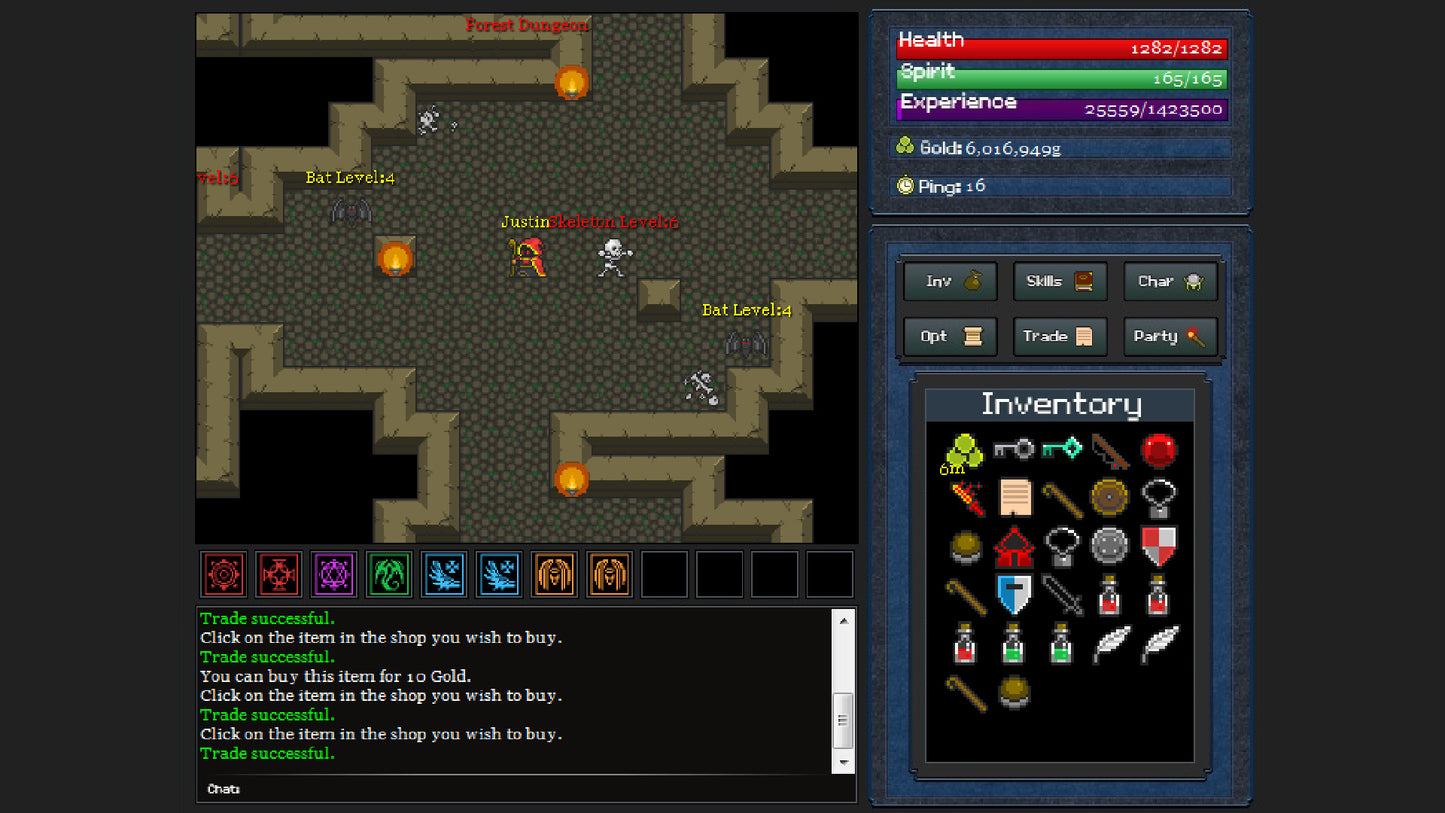Screen dimensions: 1445x813
Task: Open the Opt options menu
Action: tap(950, 337)
